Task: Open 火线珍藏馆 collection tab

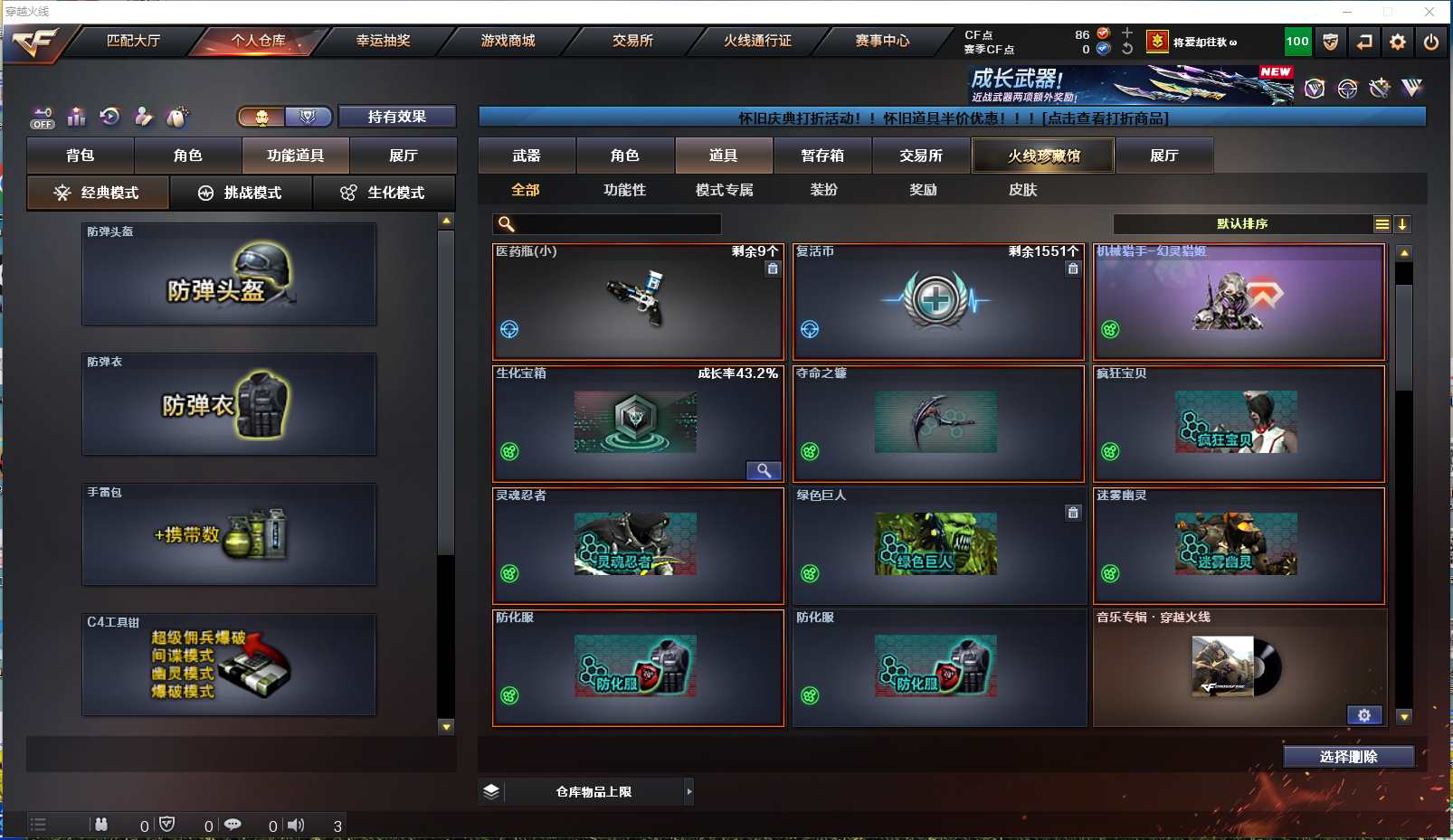Action: 1043,156
